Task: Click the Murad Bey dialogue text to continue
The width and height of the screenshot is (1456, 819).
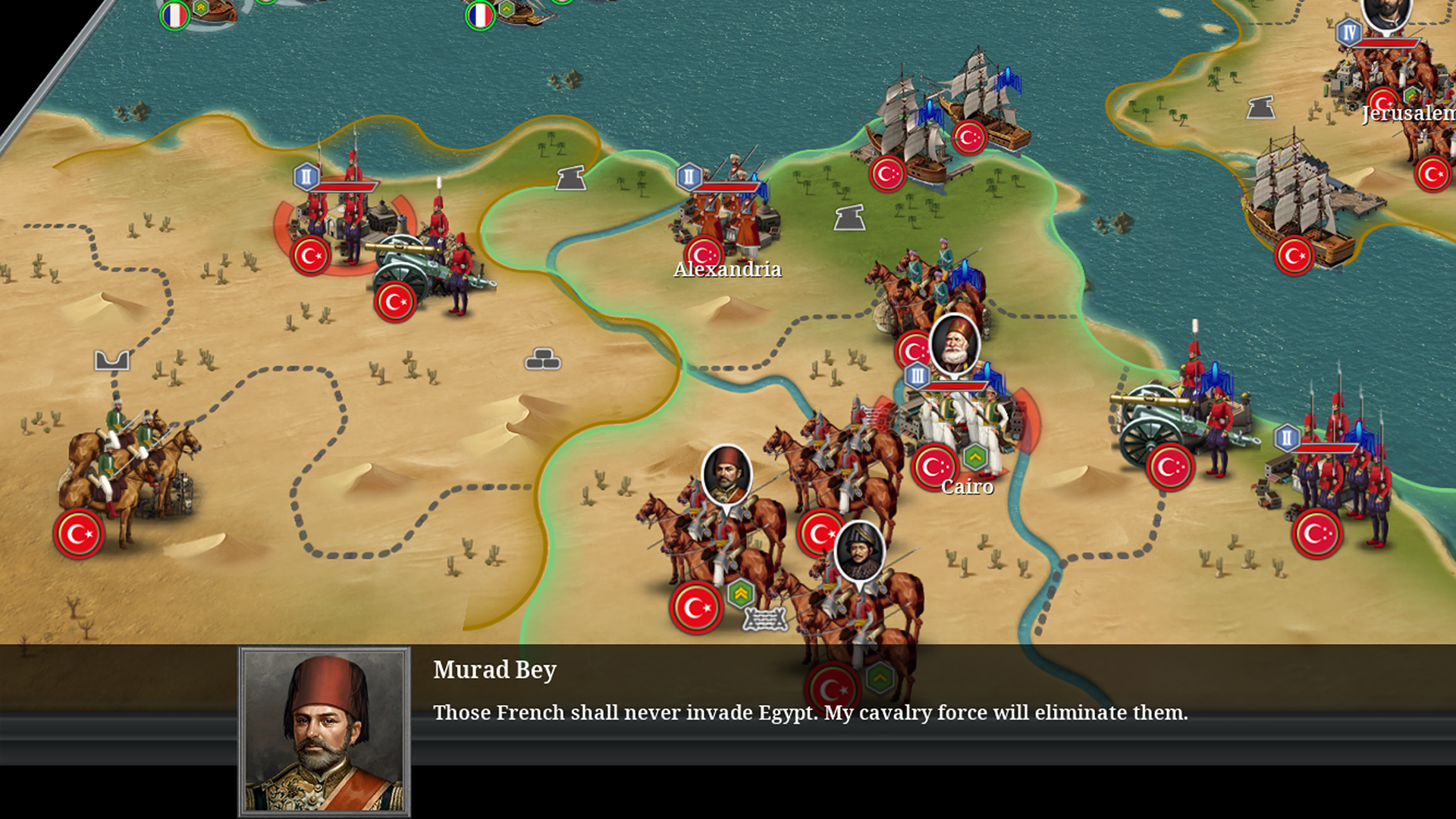Action: click(810, 712)
